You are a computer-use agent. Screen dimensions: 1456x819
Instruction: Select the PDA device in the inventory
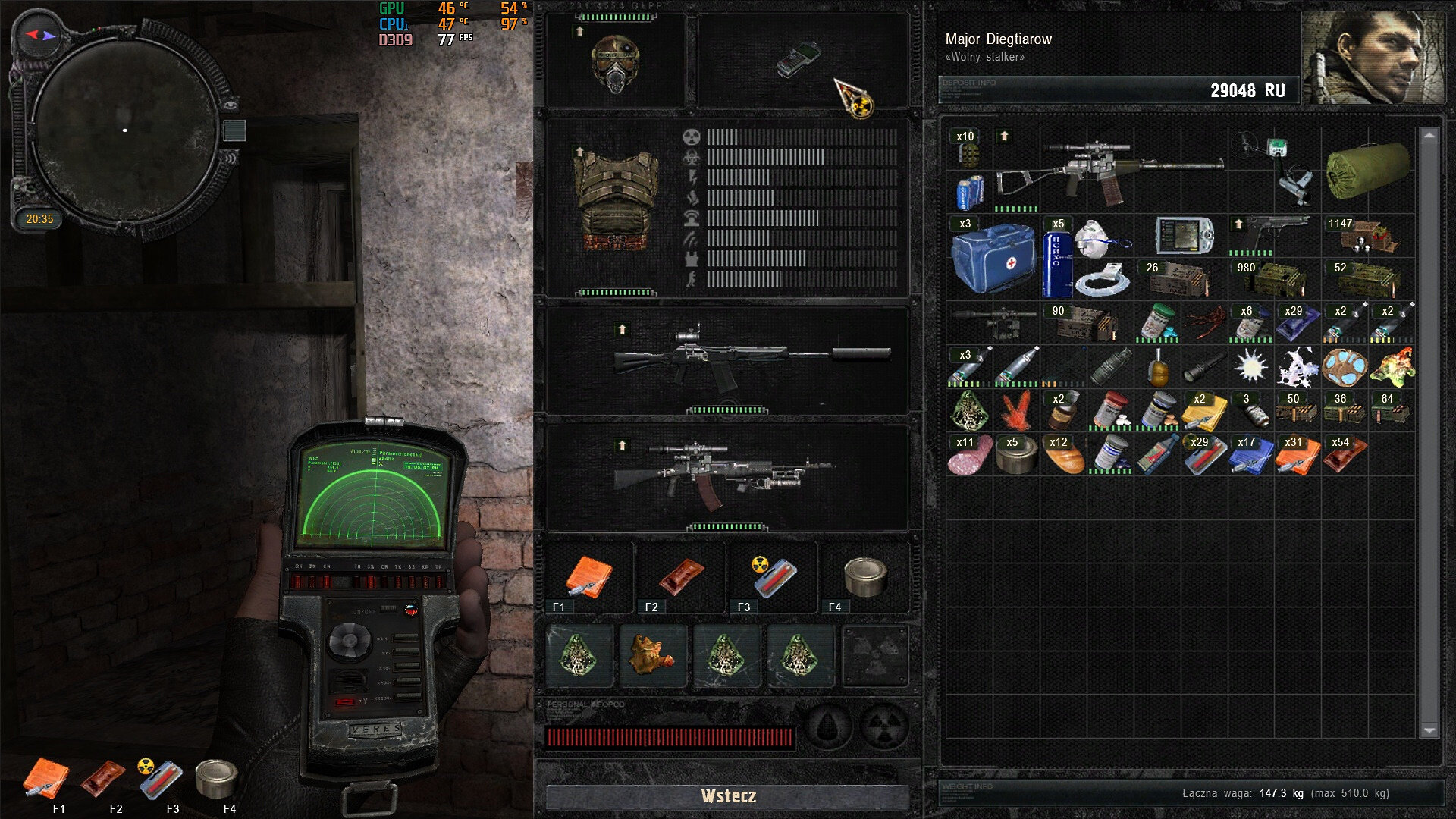pyautogui.click(x=1183, y=236)
